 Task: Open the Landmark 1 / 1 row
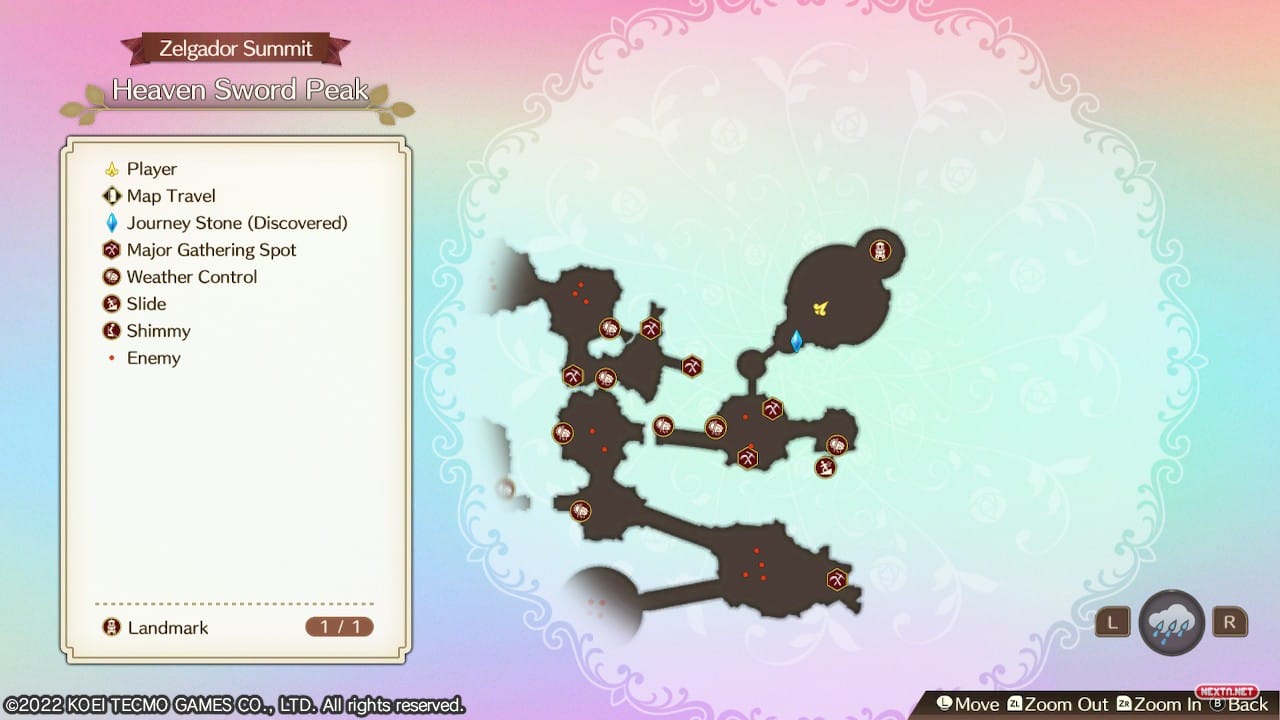237,628
